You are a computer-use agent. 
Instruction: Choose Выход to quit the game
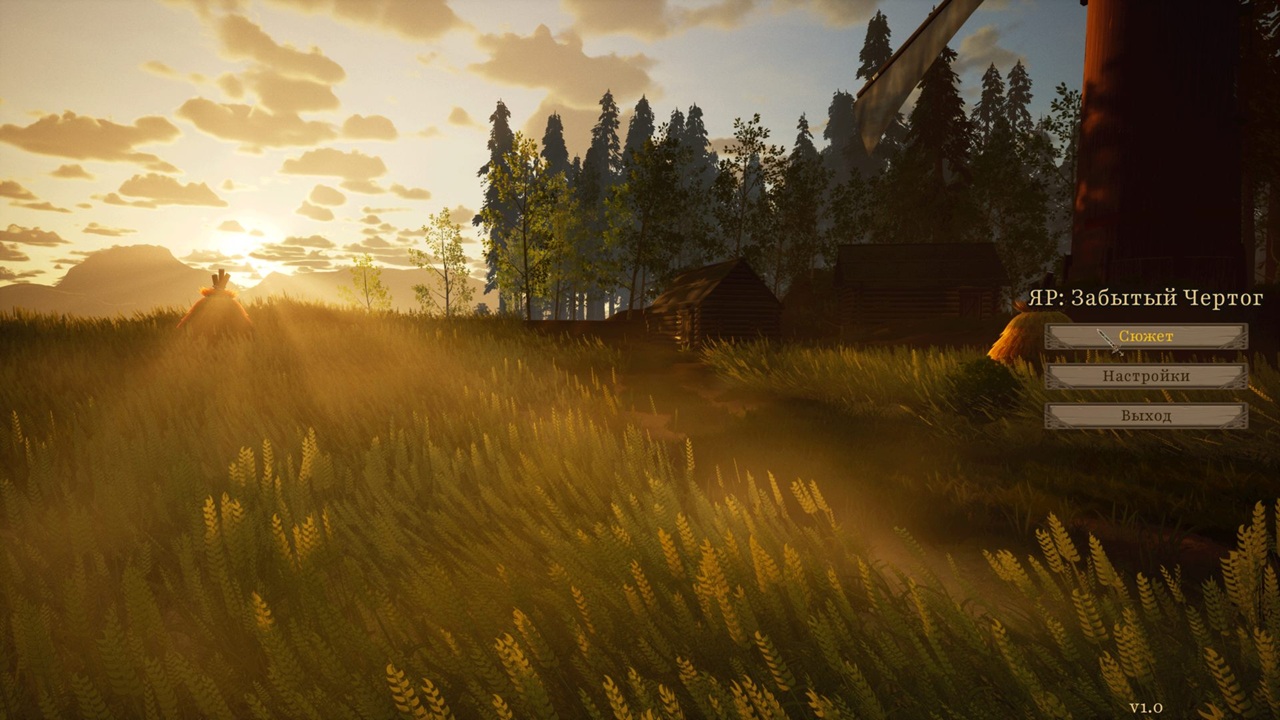pyautogui.click(x=1146, y=415)
